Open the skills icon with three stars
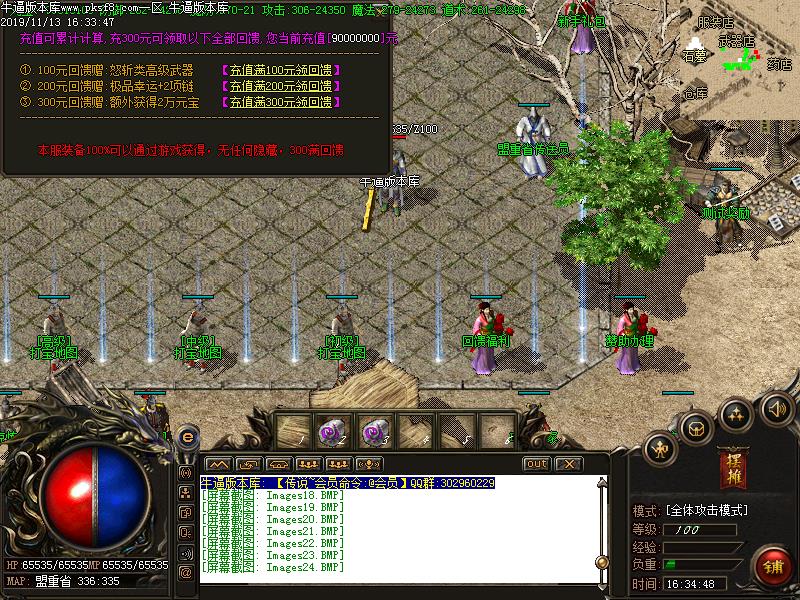This screenshot has height=600, width=800. (737, 414)
